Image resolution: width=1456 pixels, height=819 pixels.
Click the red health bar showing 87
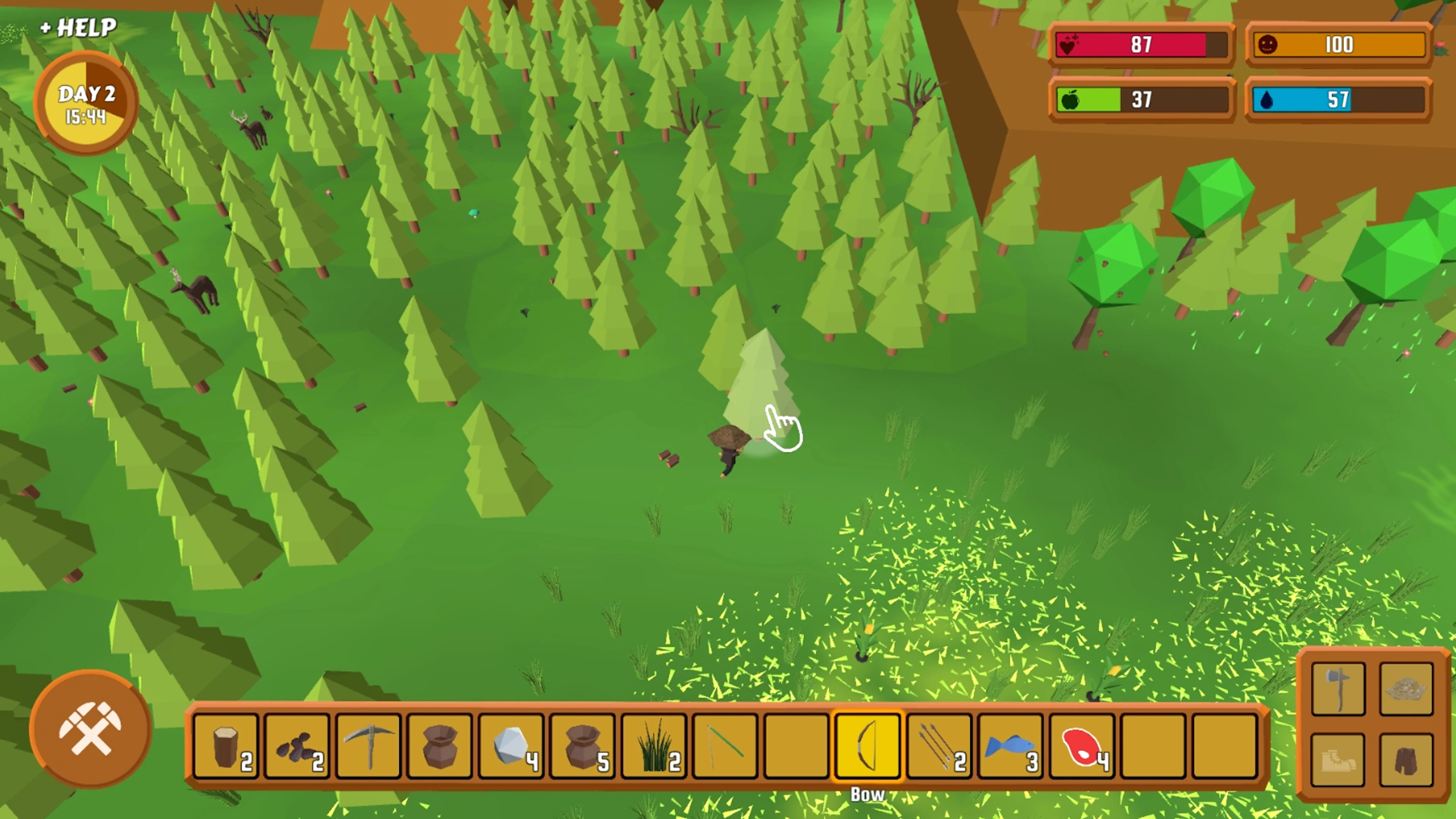click(x=1142, y=45)
